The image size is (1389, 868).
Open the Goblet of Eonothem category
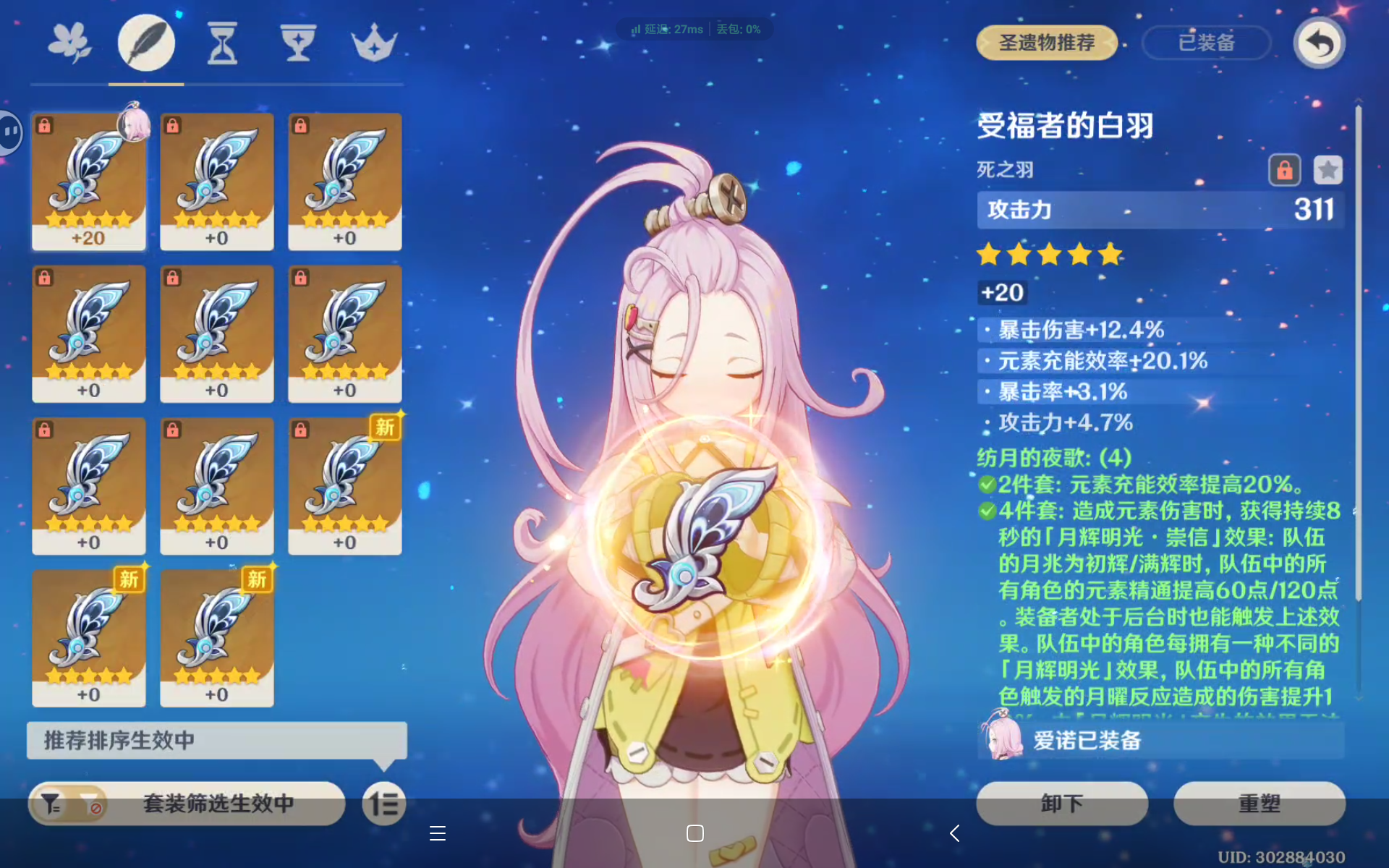pos(297,42)
